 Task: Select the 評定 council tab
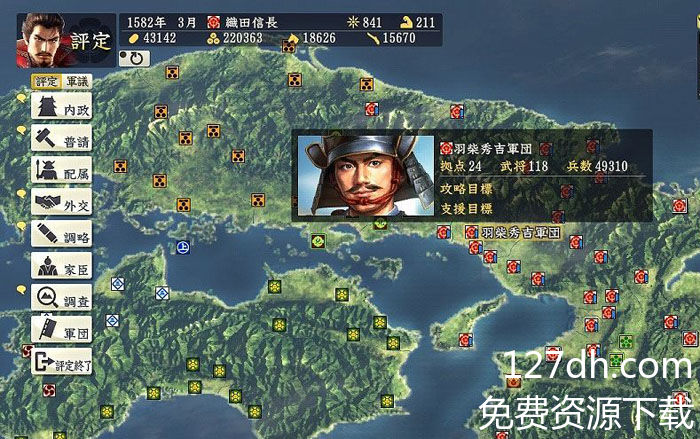tap(46, 81)
